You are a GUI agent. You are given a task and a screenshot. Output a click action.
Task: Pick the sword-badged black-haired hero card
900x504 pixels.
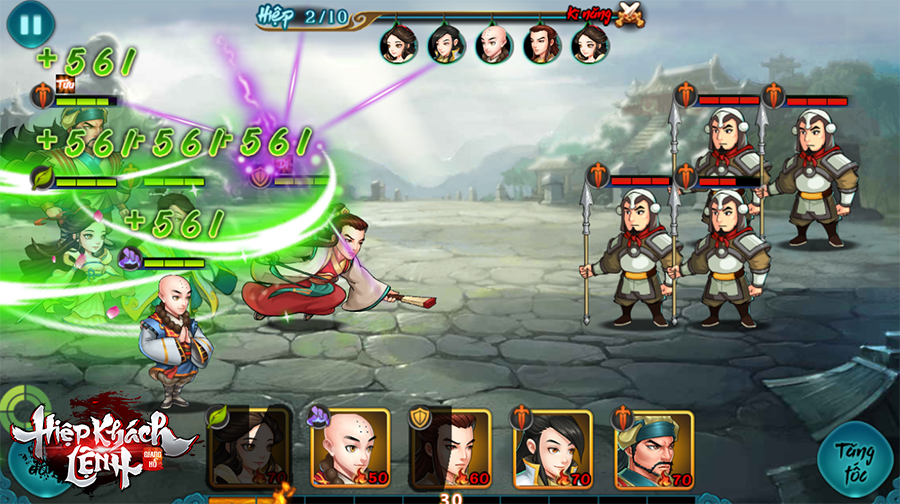coord(554,448)
